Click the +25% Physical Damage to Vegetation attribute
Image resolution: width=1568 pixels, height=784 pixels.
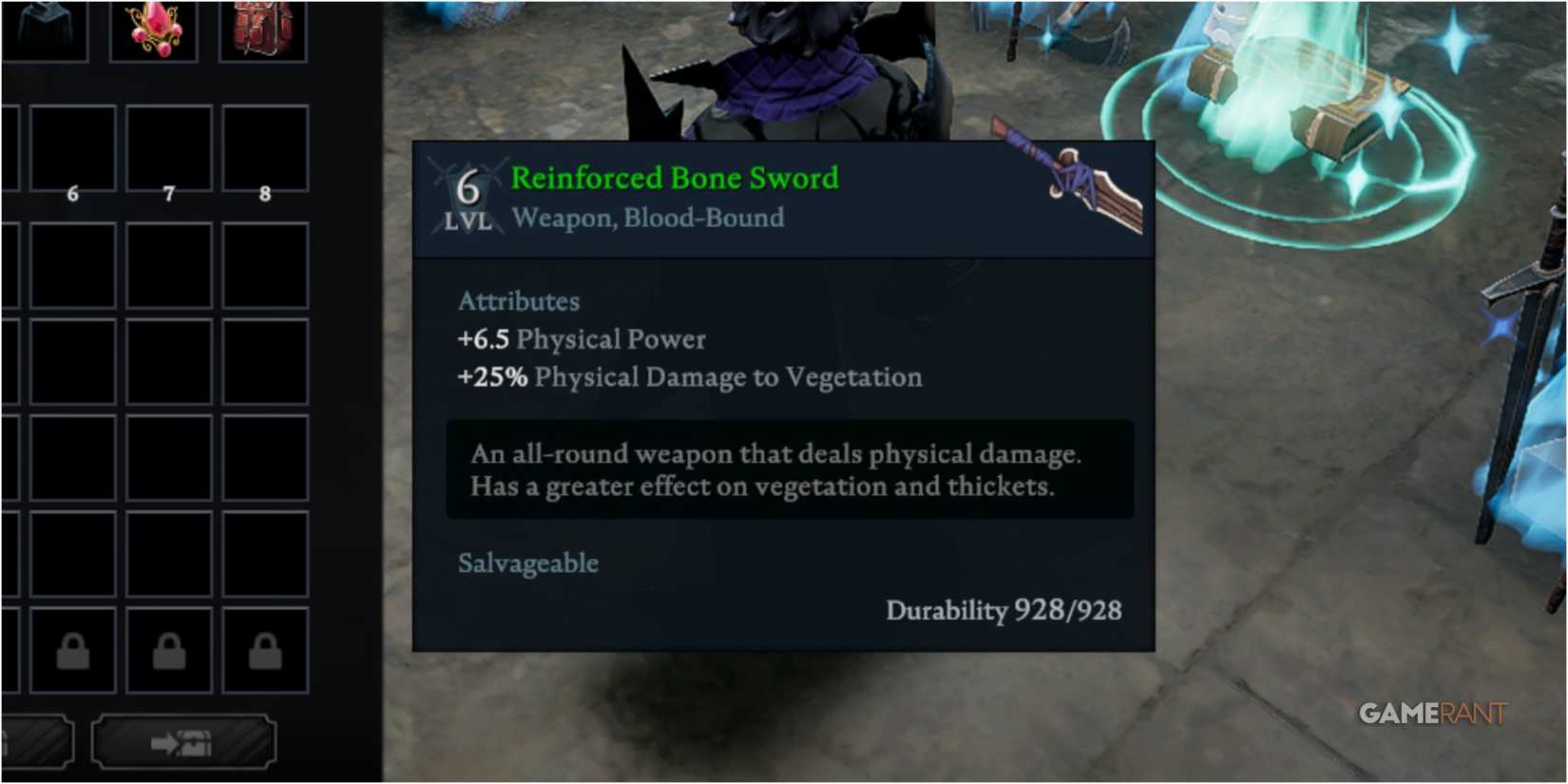click(x=690, y=377)
